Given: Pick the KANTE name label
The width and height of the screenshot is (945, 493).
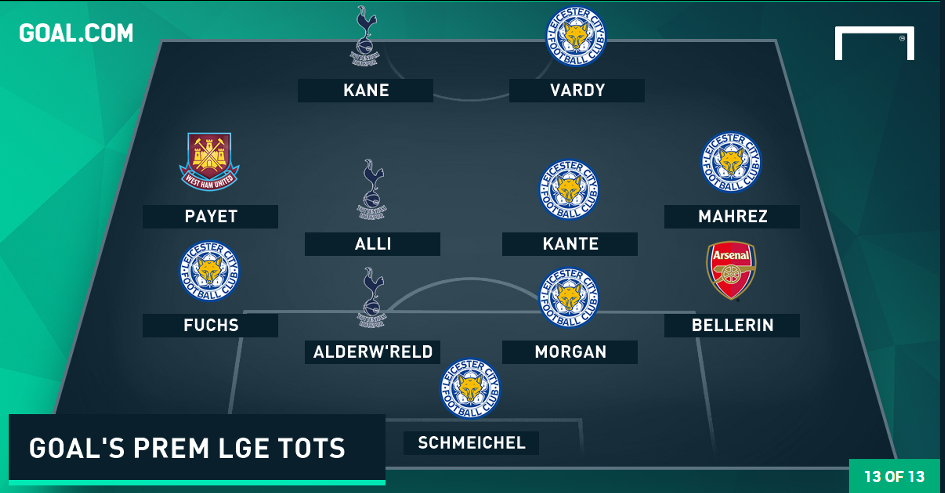Looking at the screenshot, I should coord(570,244).
